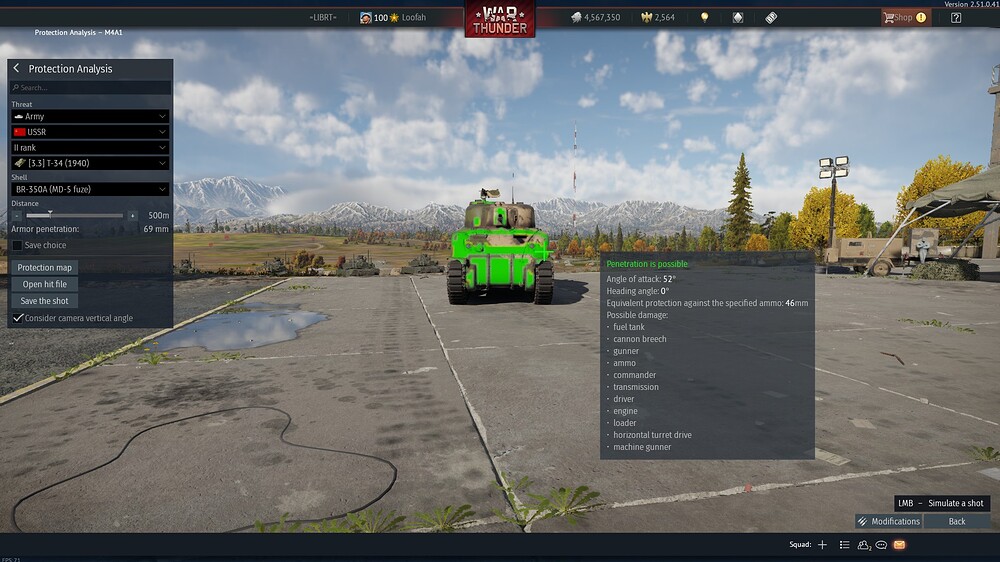Image resolution: width=1000 pixels, height=562 pixels.
Task: Open the Modifications window
Action: [888, 521]
